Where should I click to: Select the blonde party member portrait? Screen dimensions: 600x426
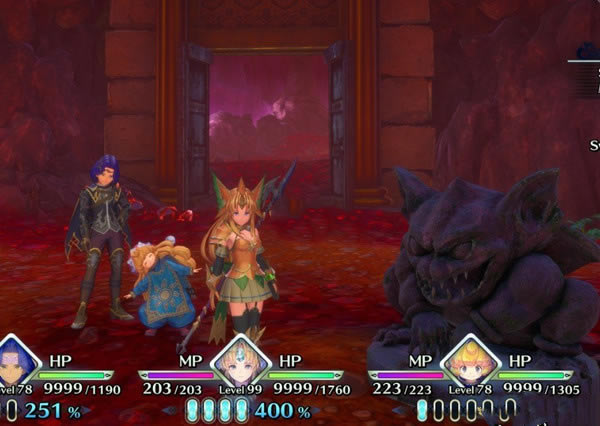click(x=469, y=362)
